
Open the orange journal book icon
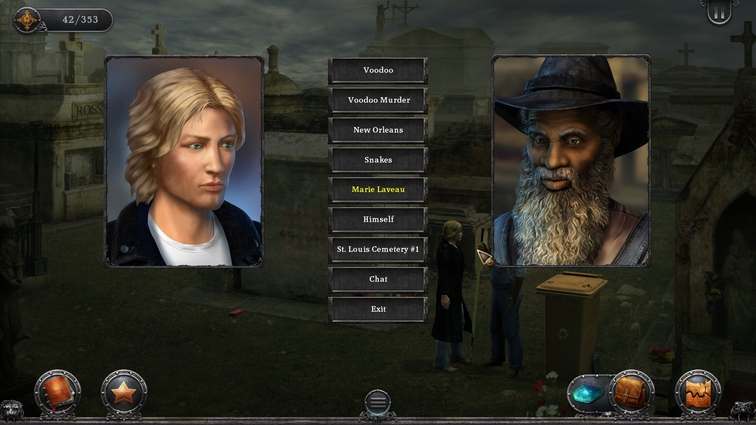57,392
